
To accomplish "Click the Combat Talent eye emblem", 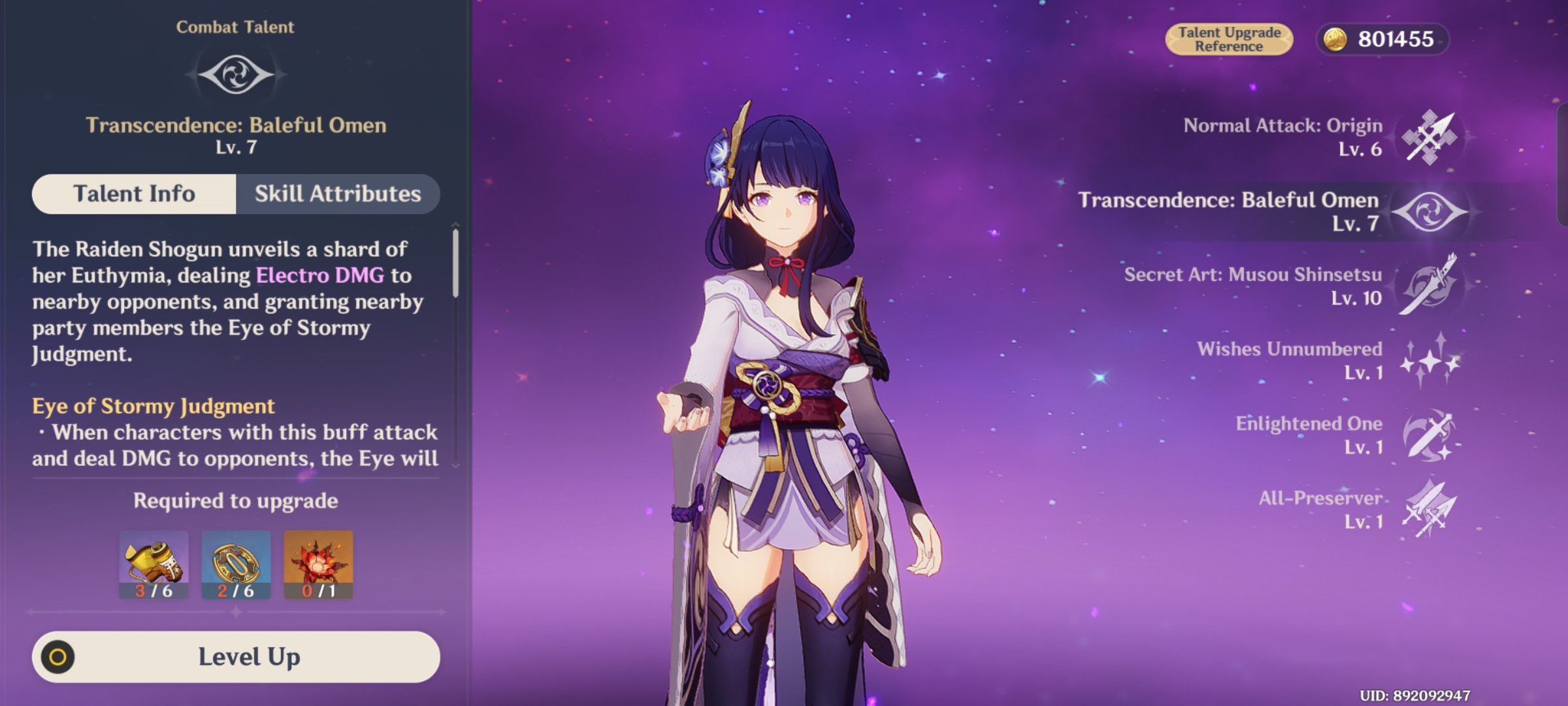I will tap(236, 73).
